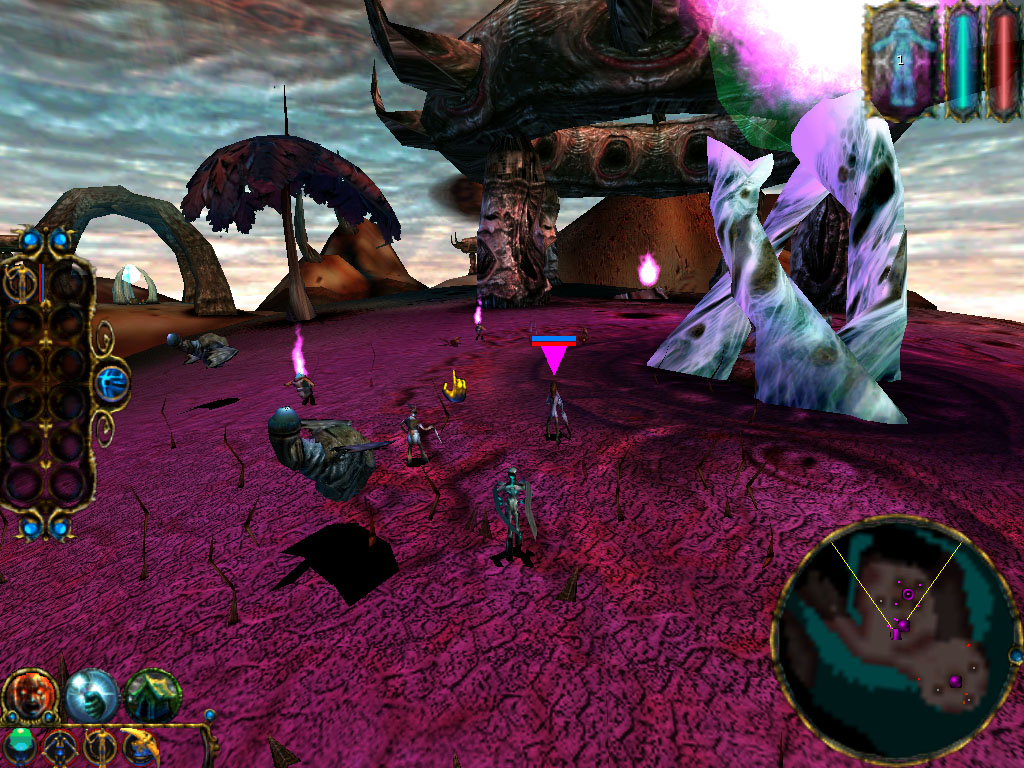Select the golden creature slot in the unit panel

[20, 284]
